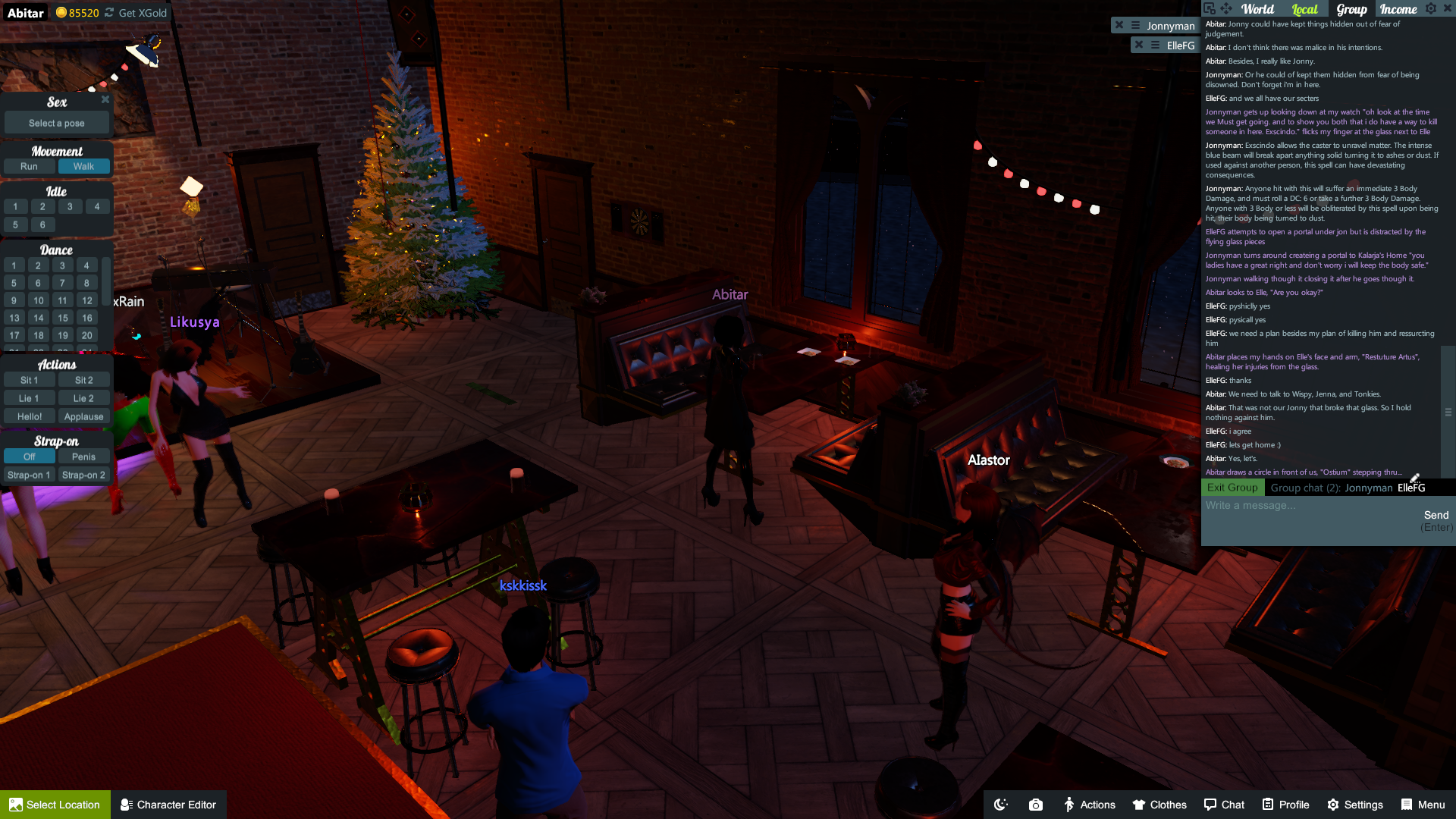The height and width of the screenshot is (819, 1456).
Task: Trigger the Hello! greeting action
Action: (x=30, y=416)
